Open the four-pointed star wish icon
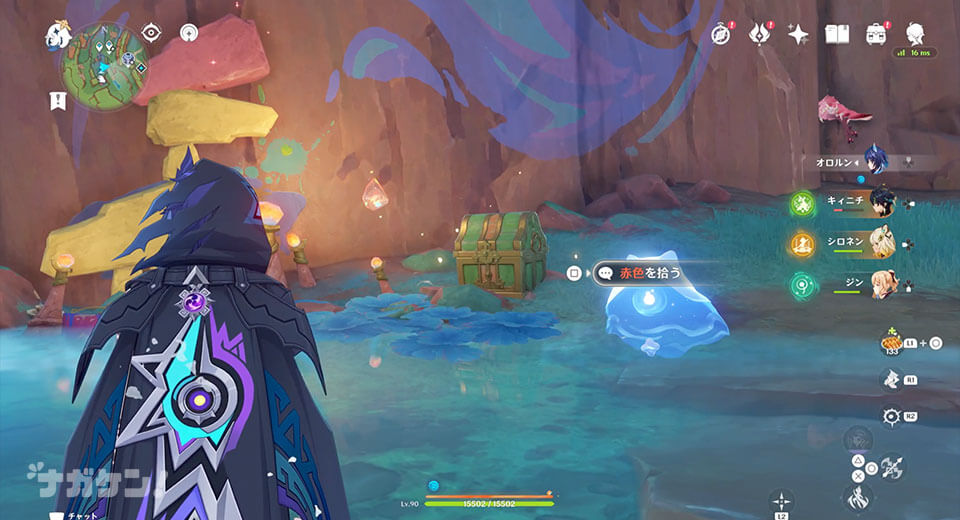Viewport: 960px width, 520px height. pos(798,34)
